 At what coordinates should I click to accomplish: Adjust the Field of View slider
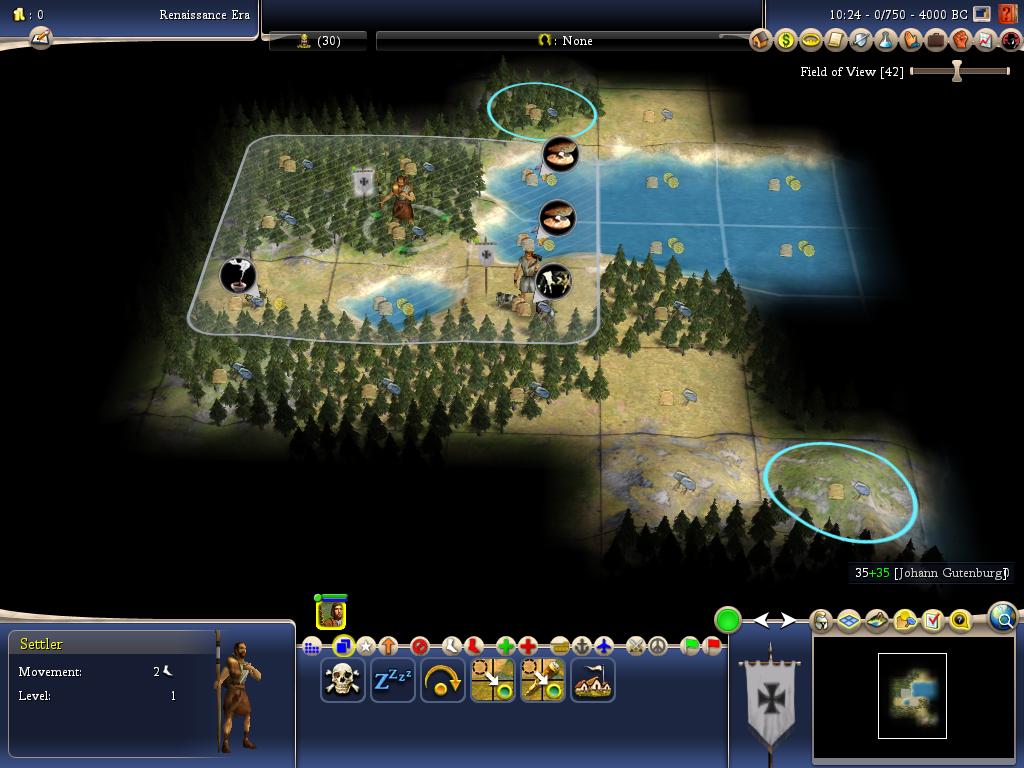[957, 72]
